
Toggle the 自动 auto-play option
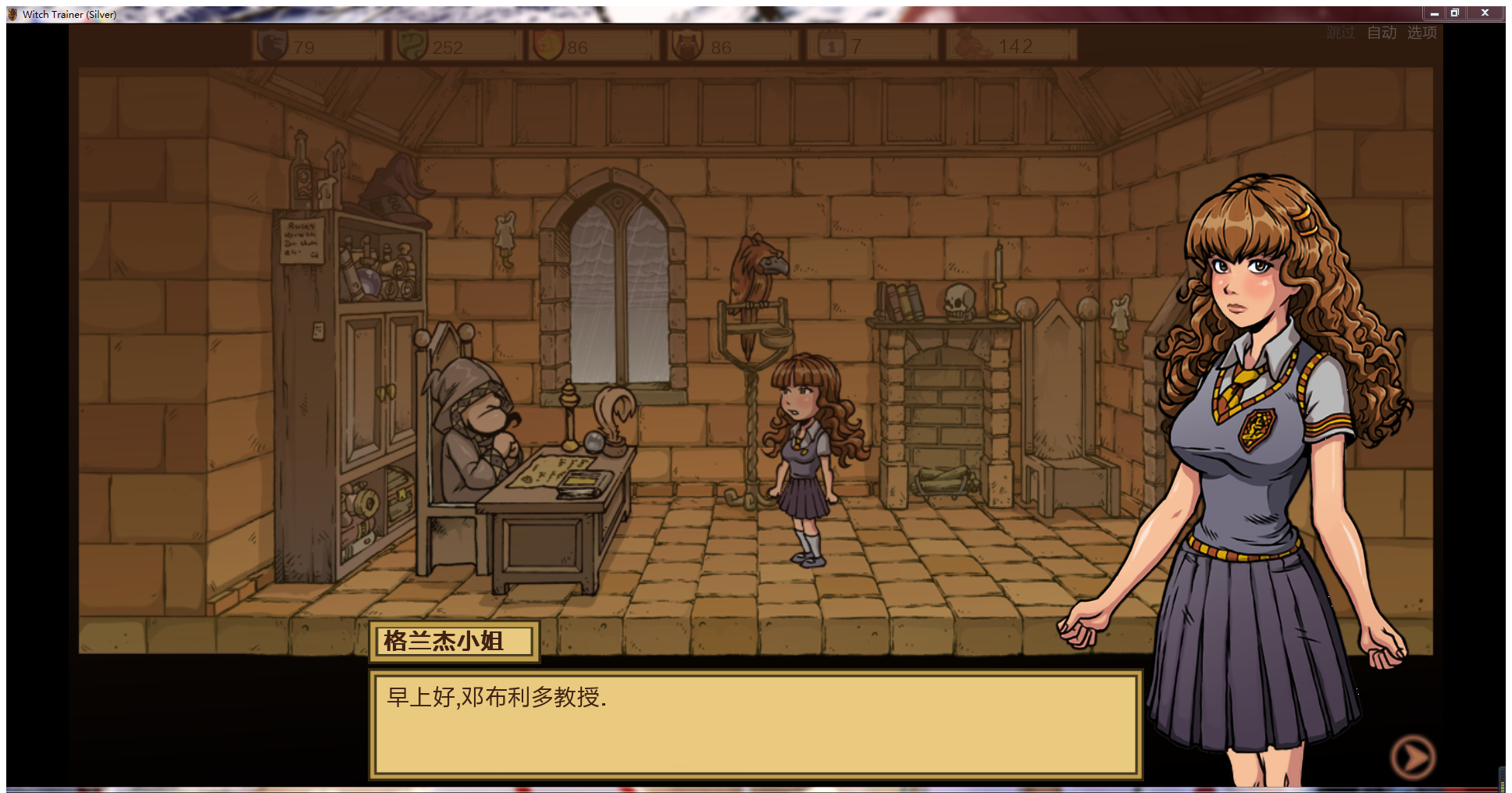point(1382,33)
